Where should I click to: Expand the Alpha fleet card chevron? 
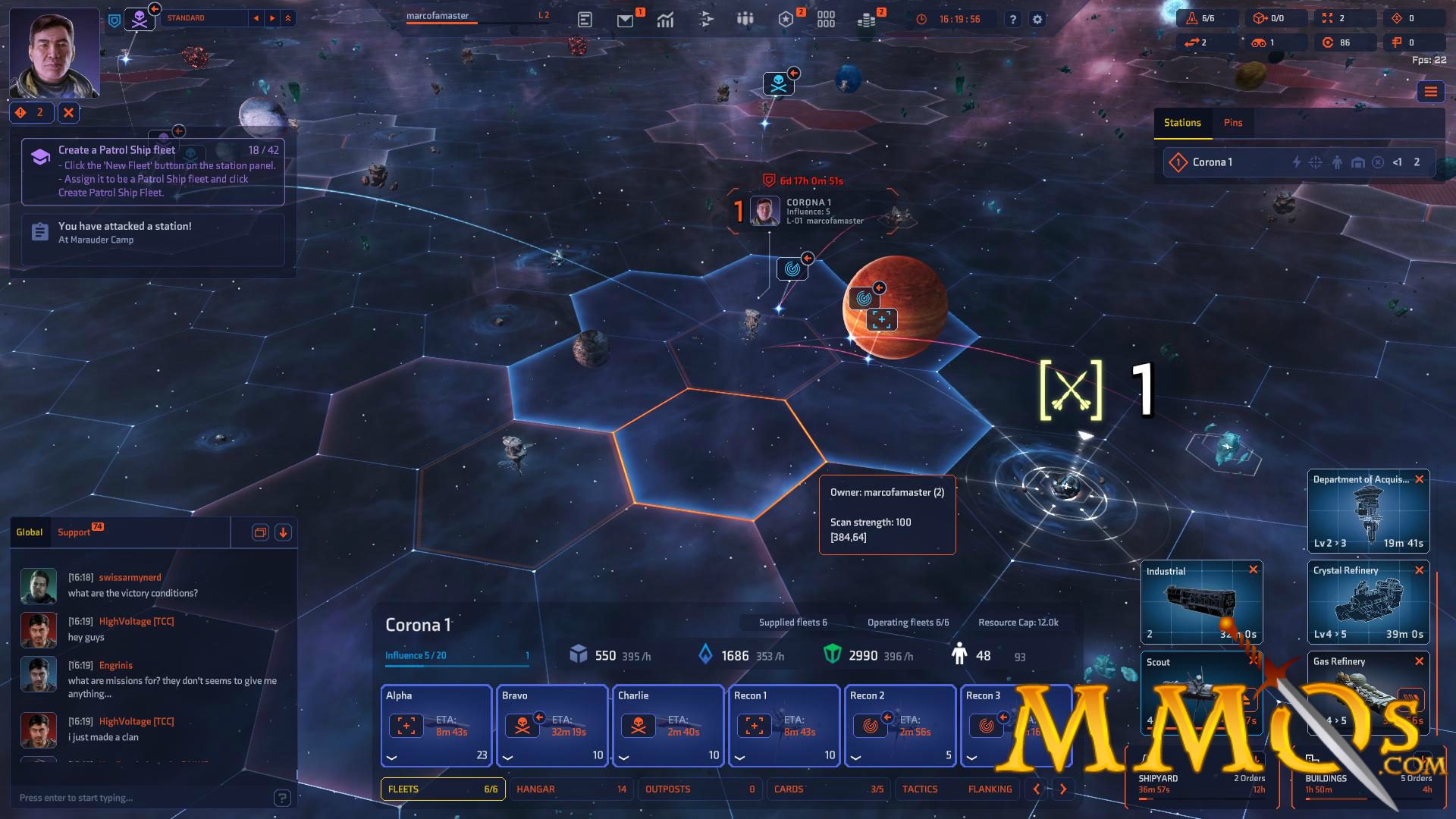coord(391,756)
